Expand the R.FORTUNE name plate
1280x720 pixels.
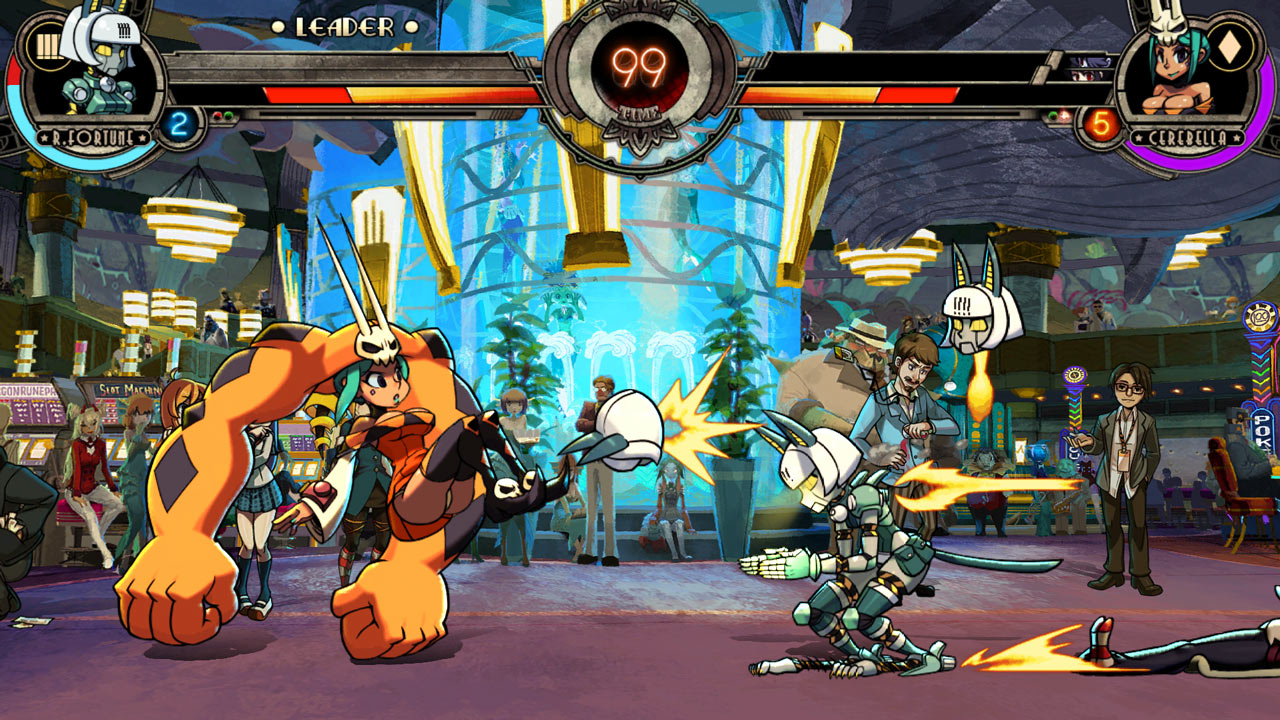(x=93, y=136)
